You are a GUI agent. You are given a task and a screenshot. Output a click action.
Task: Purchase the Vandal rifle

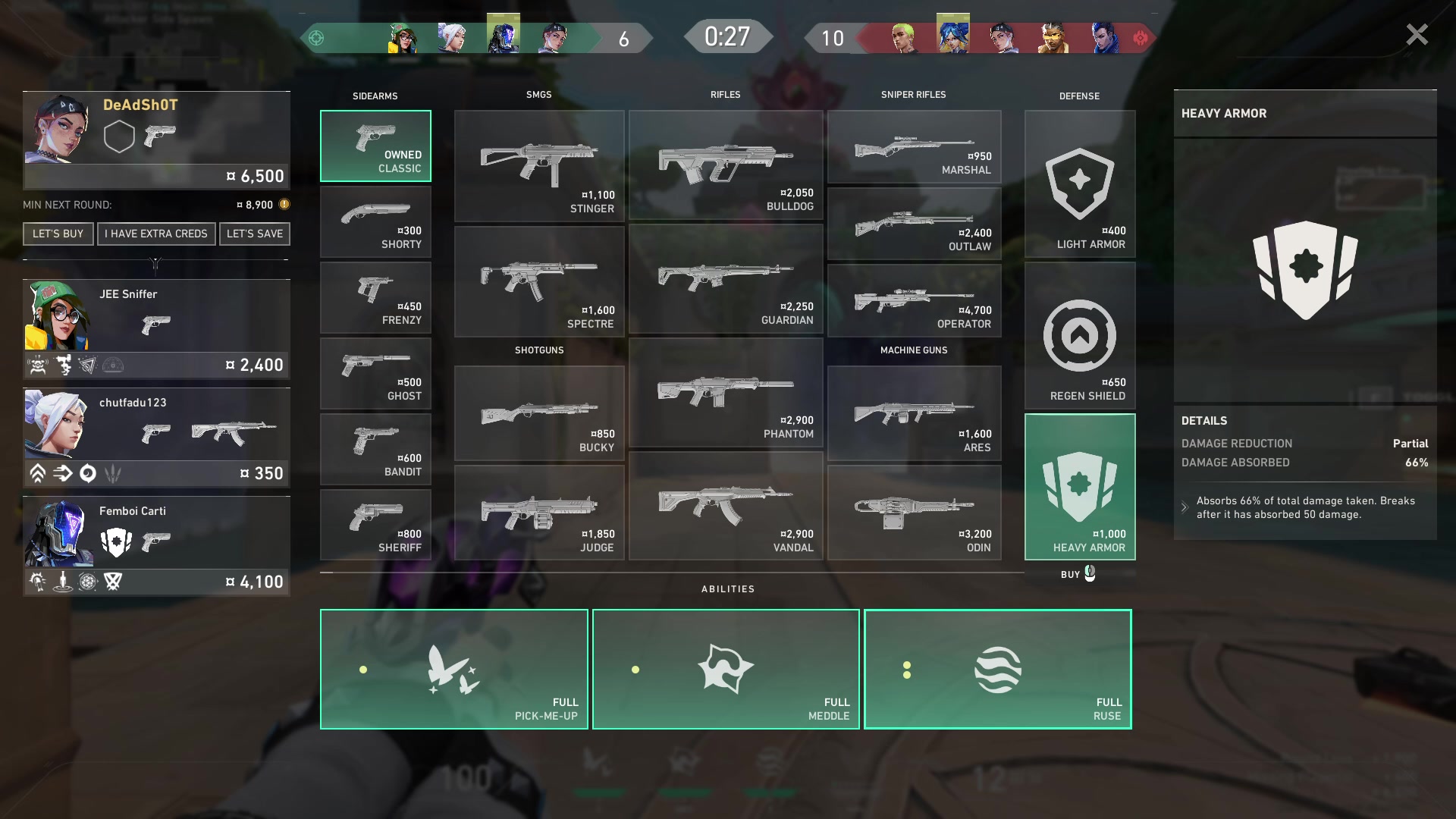point(726,506)
